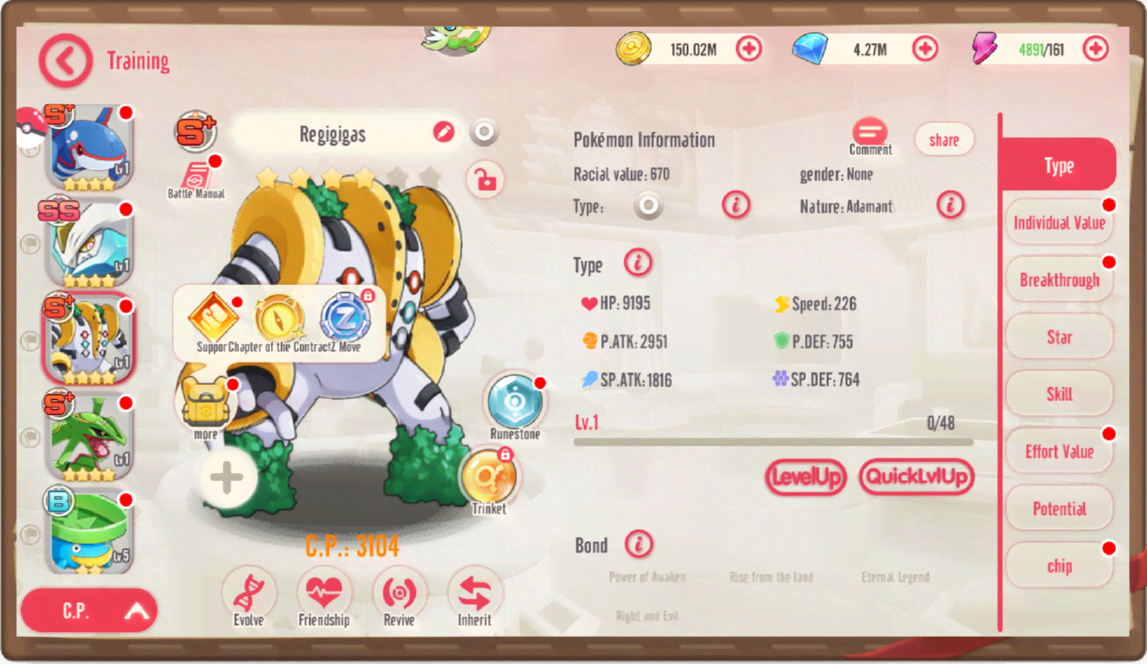
Task: Share this Pokémon with the share button
Action: (x=943, y=140)
